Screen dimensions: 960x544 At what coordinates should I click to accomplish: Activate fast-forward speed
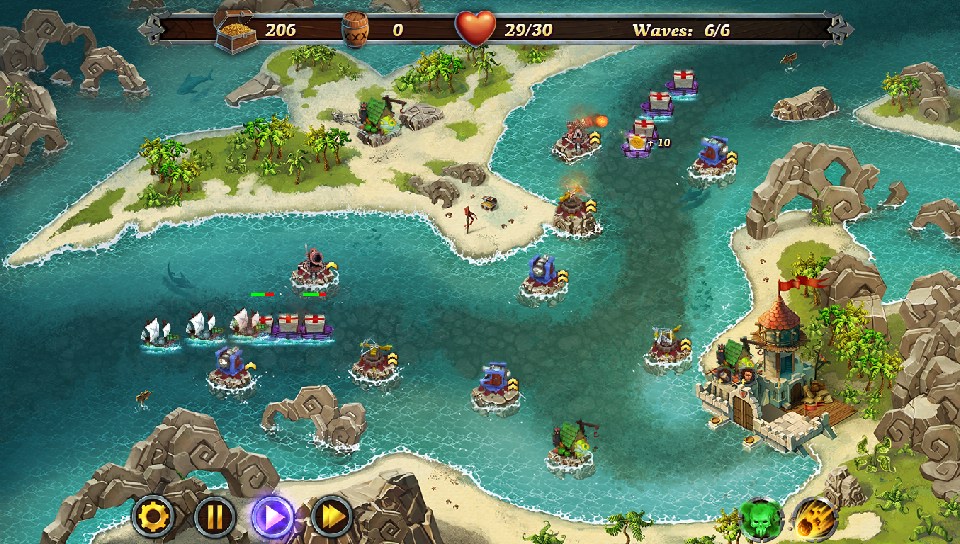coord(332,517)
